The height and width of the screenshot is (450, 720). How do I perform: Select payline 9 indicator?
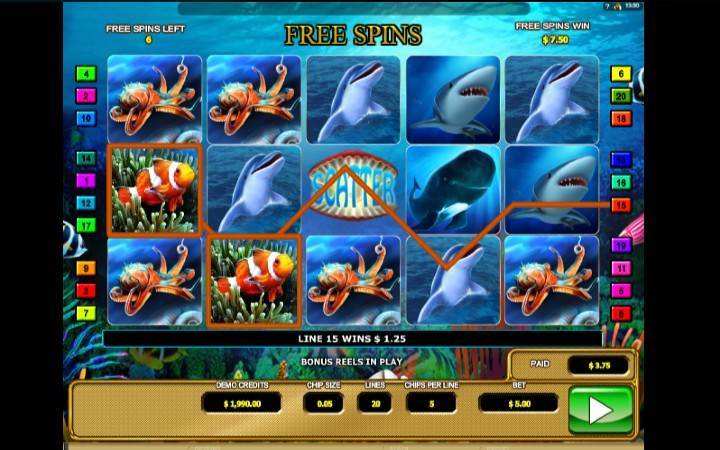(x=86, y=268)
